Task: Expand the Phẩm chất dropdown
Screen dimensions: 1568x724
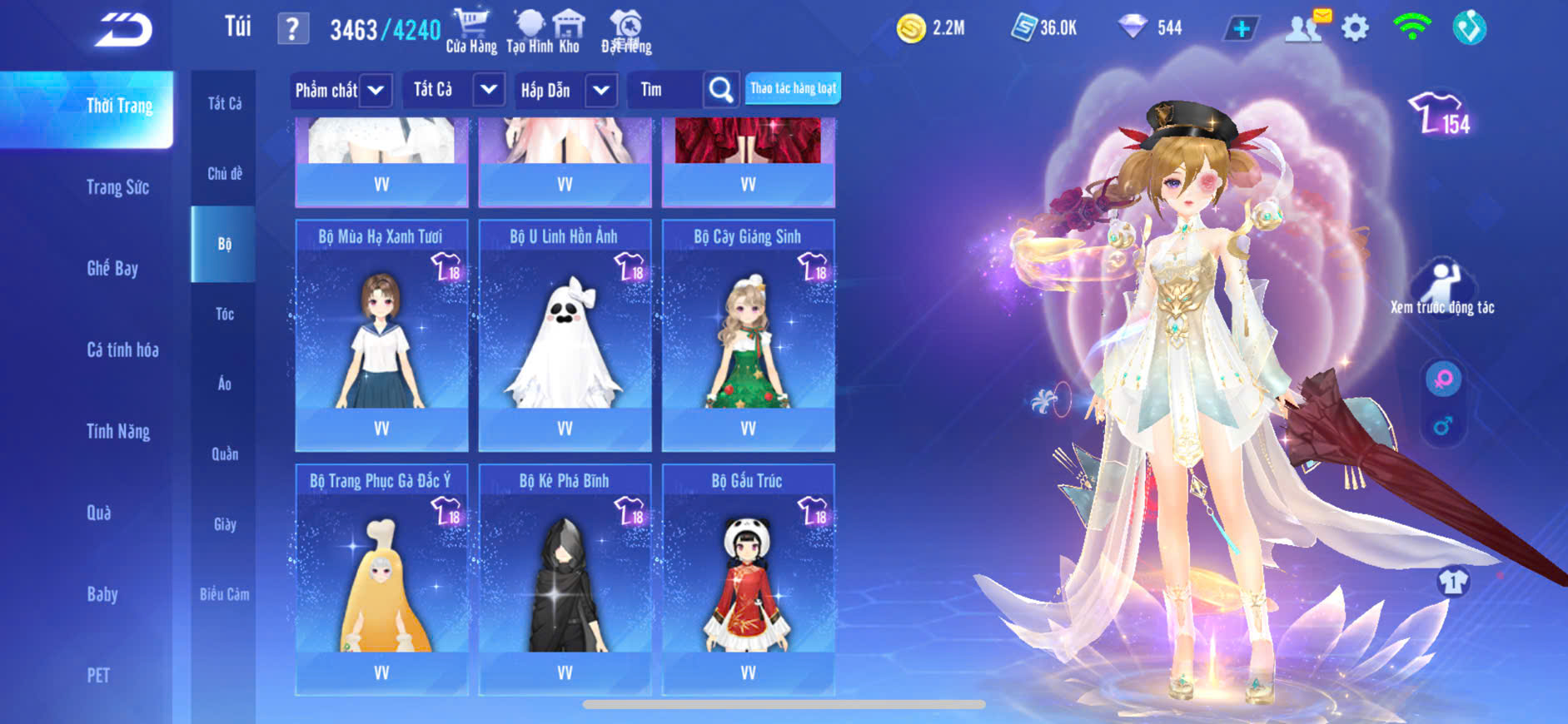Action: pyautogui.click(x=341, y=90)
